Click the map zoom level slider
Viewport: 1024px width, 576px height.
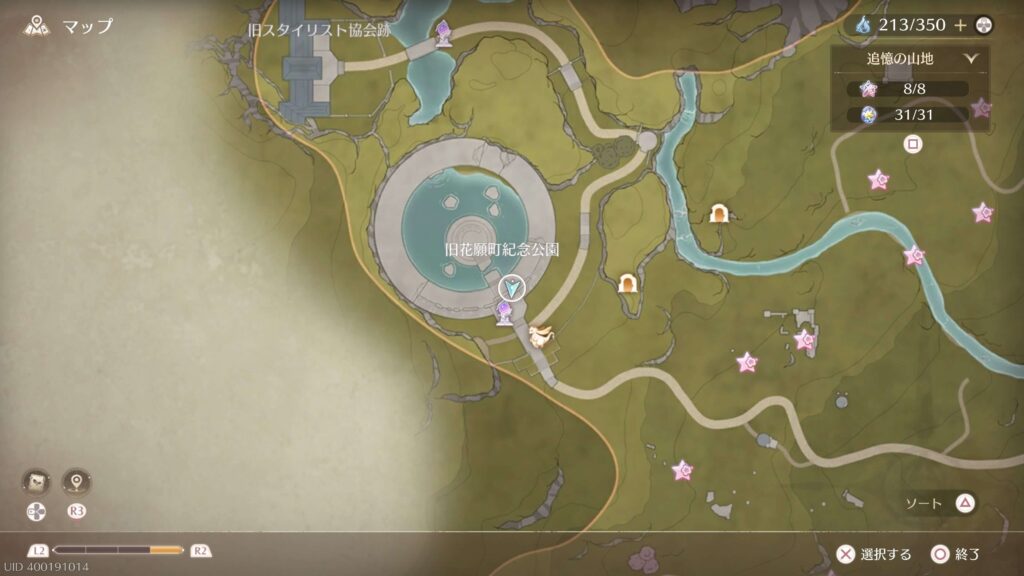118,550
